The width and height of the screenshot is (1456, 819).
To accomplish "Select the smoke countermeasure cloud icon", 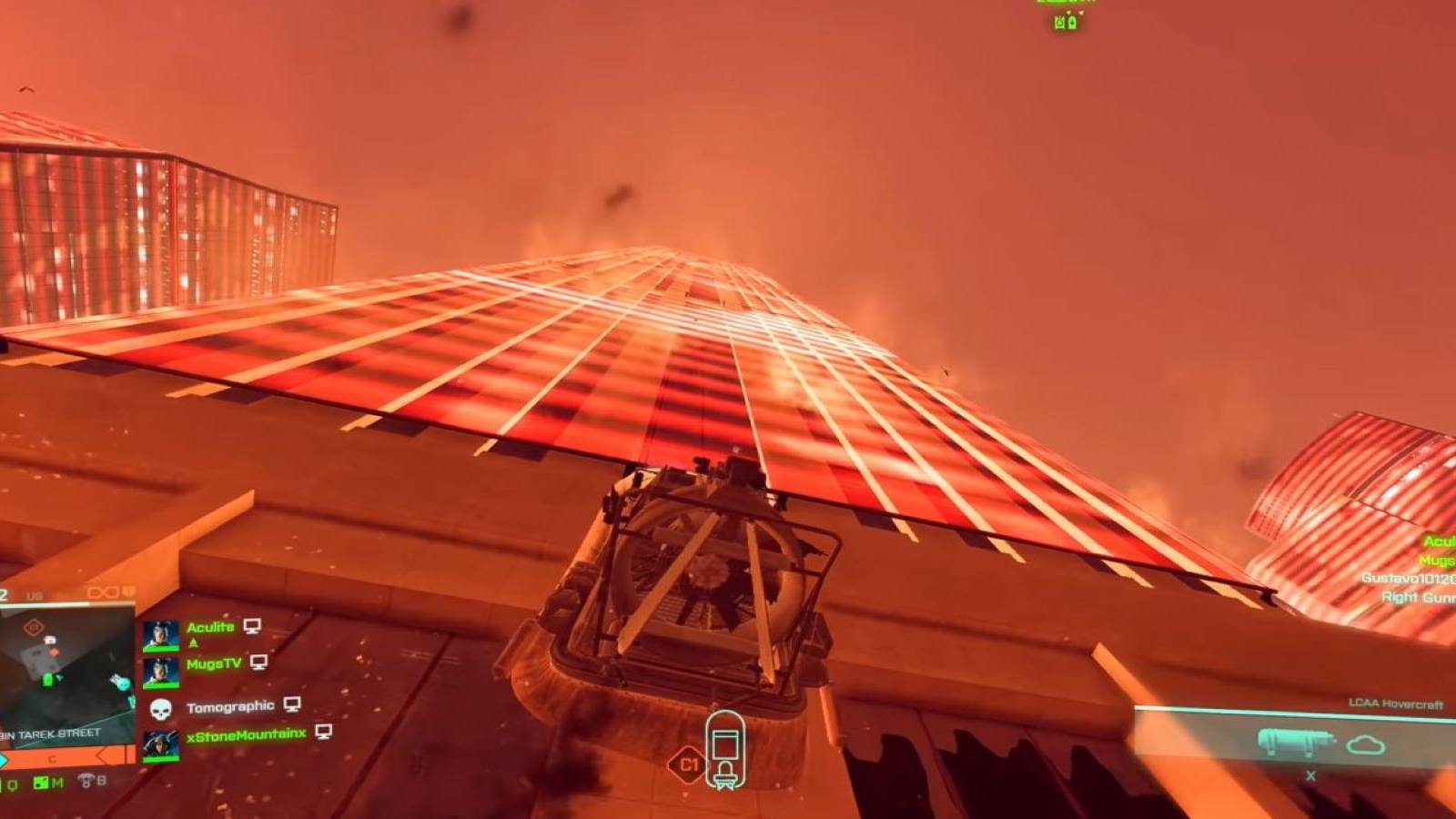I will point(1366,743).
